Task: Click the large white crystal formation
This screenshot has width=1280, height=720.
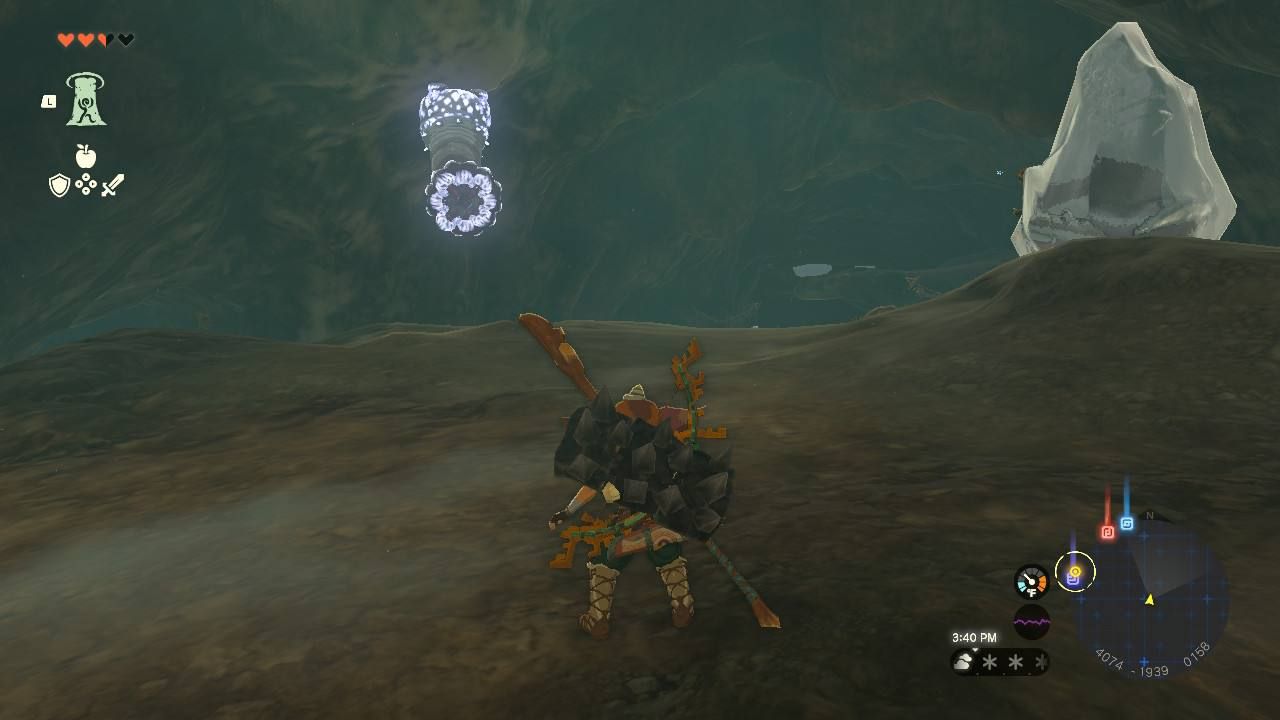Action: pos(1130,140)
